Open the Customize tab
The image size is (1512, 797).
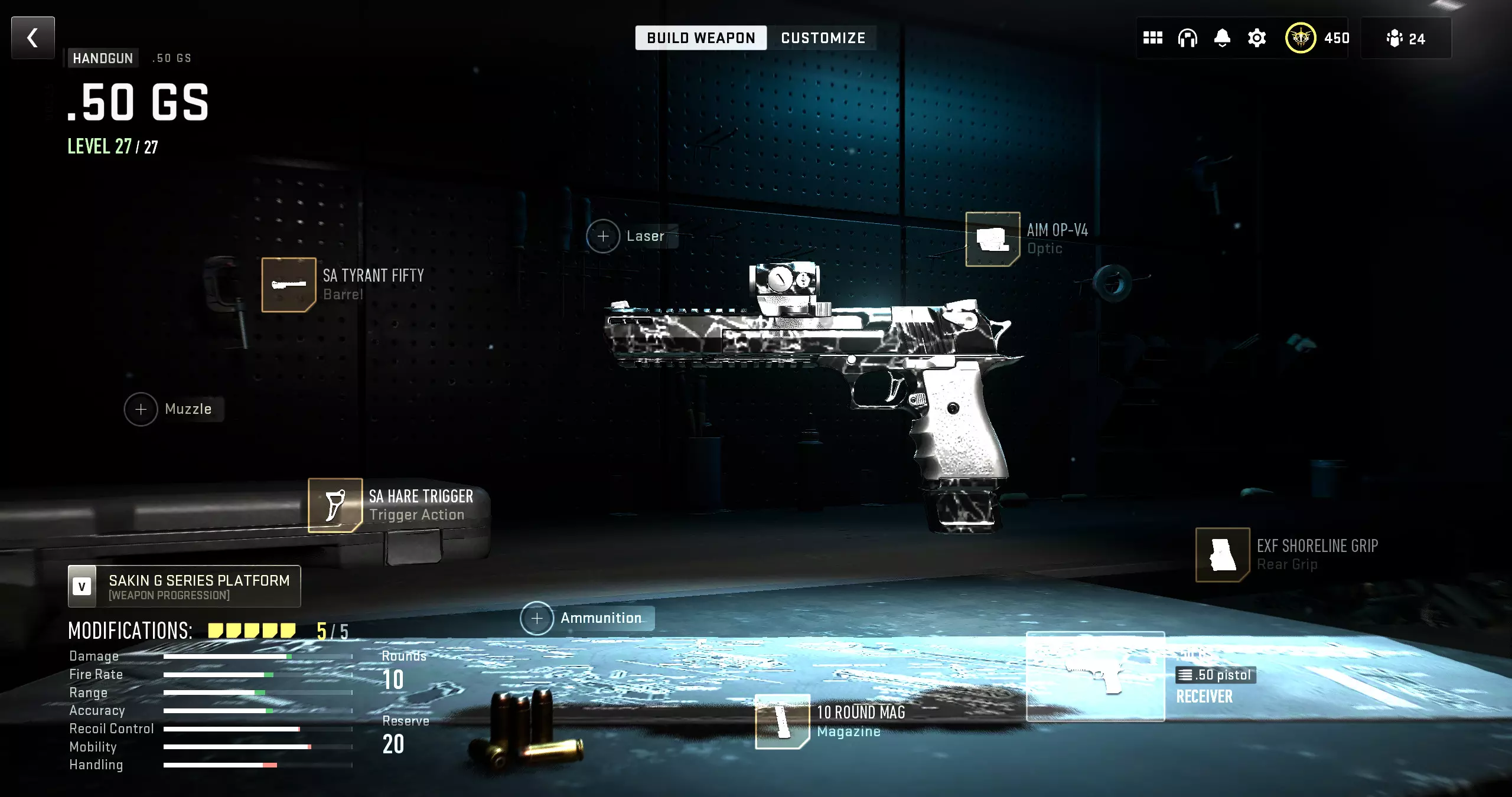(823, 38)
